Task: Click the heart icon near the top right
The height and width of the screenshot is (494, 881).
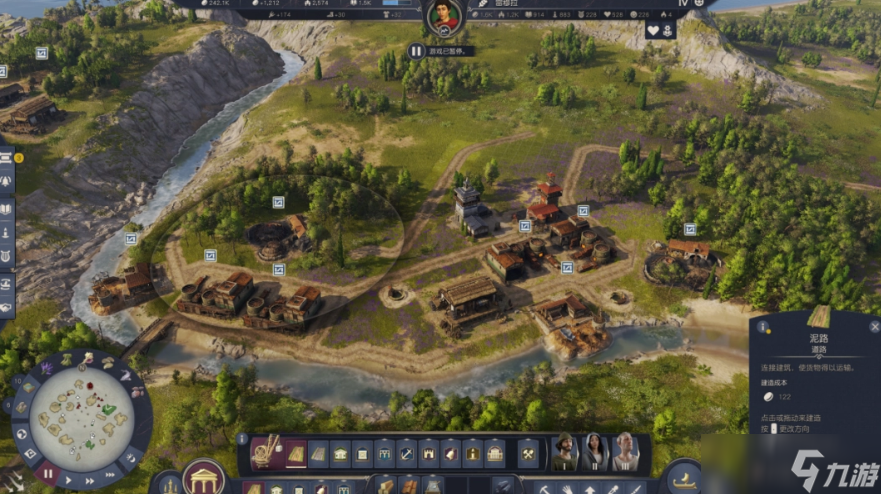Action: pos(653,32)
